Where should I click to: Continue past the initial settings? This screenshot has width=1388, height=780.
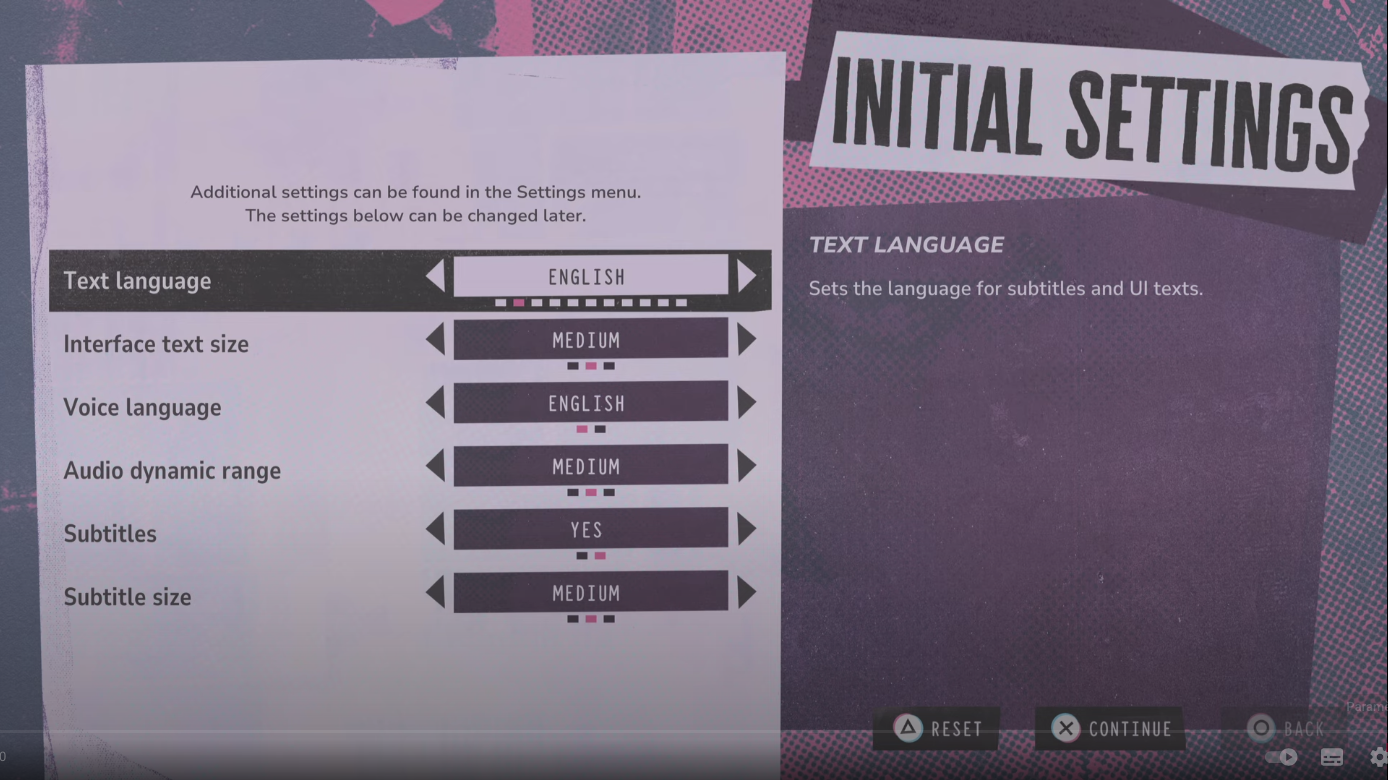pyautogui.click(x=1110, y=729)
